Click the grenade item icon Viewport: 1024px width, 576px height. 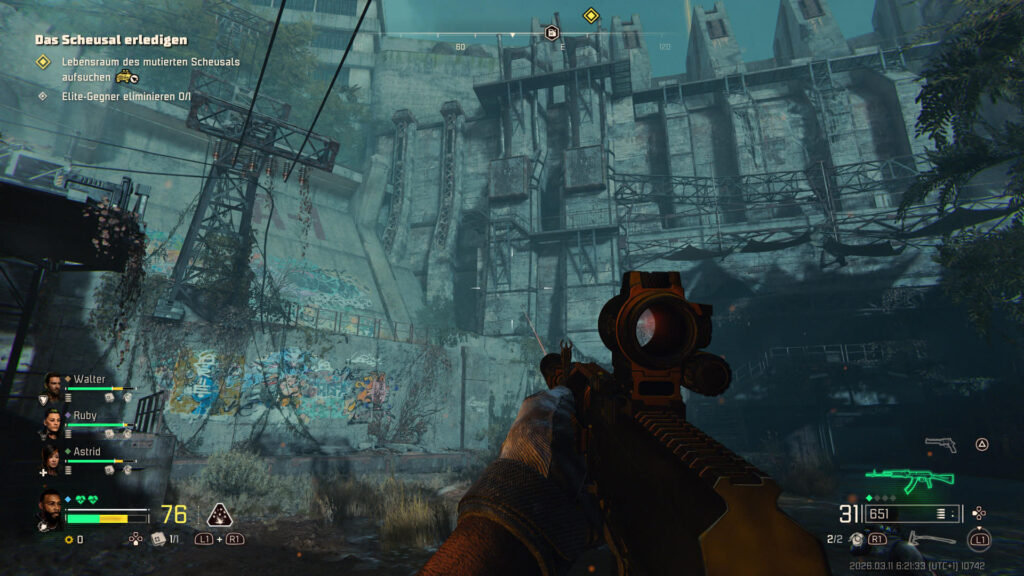pyautogui.click(x=856, y=539)
